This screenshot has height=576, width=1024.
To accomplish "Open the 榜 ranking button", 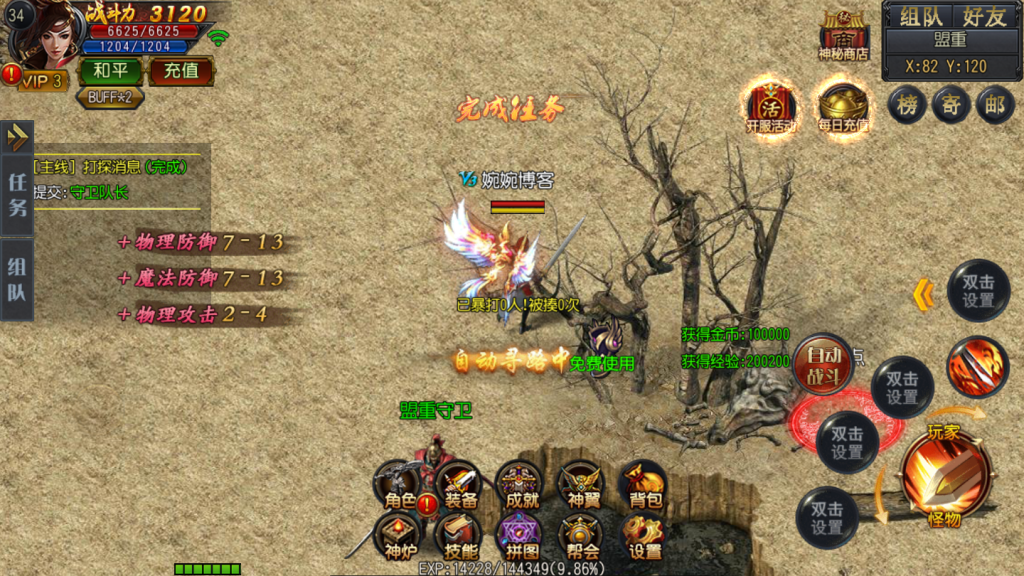I will point(907,105).
